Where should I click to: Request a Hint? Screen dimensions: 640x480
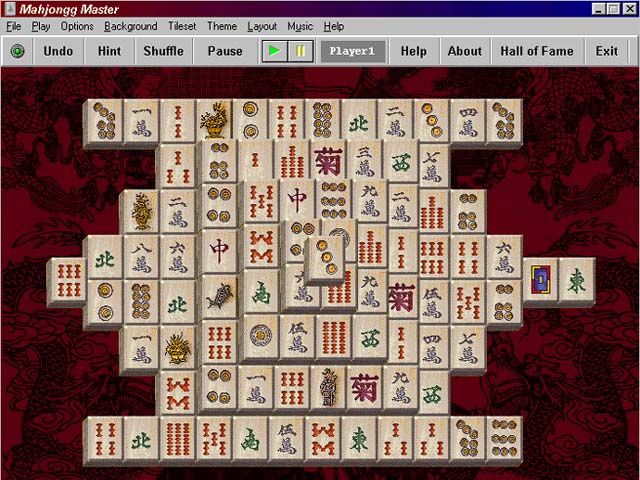(x=110, y=51)
